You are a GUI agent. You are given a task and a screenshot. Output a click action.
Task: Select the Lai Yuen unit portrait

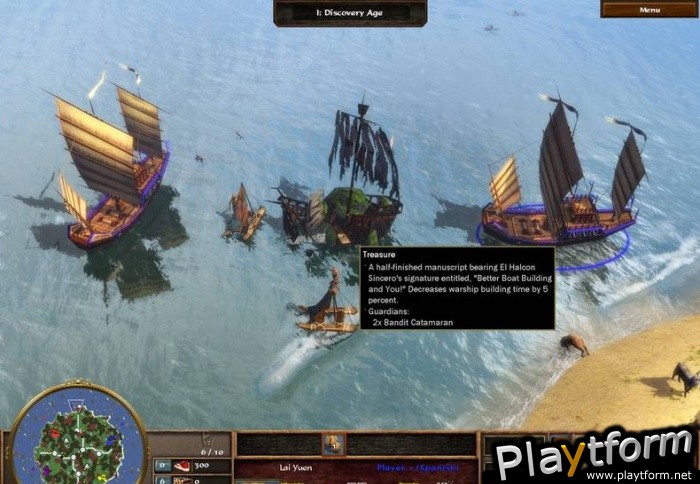tap(332, 444)
